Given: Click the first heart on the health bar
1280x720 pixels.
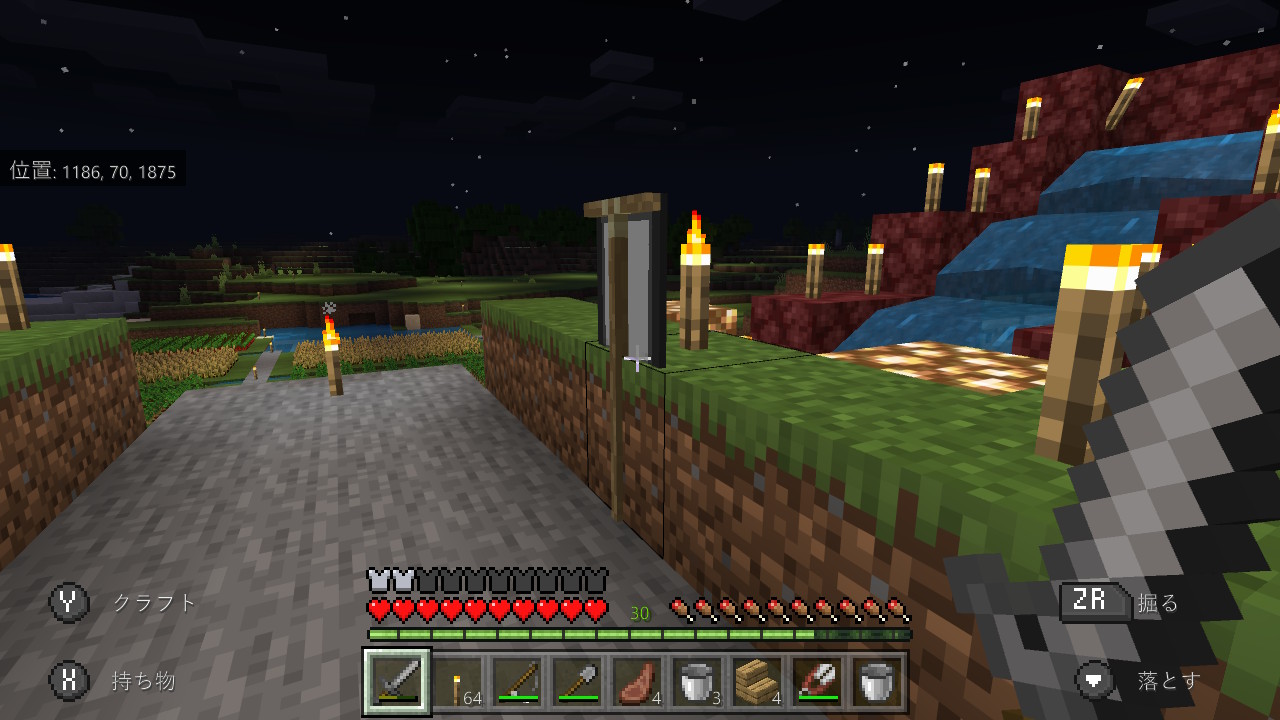Looking at the screenshot, I should 375,607.
